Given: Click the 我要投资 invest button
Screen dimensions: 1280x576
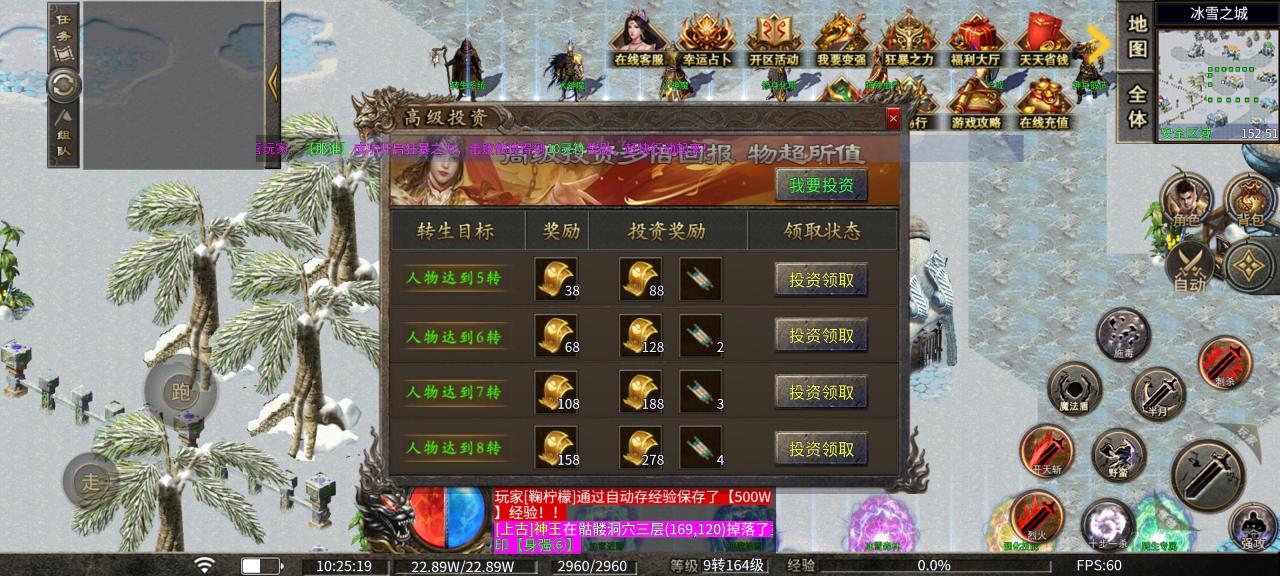Looking at the screenshot, I should [x=821, y=185].
